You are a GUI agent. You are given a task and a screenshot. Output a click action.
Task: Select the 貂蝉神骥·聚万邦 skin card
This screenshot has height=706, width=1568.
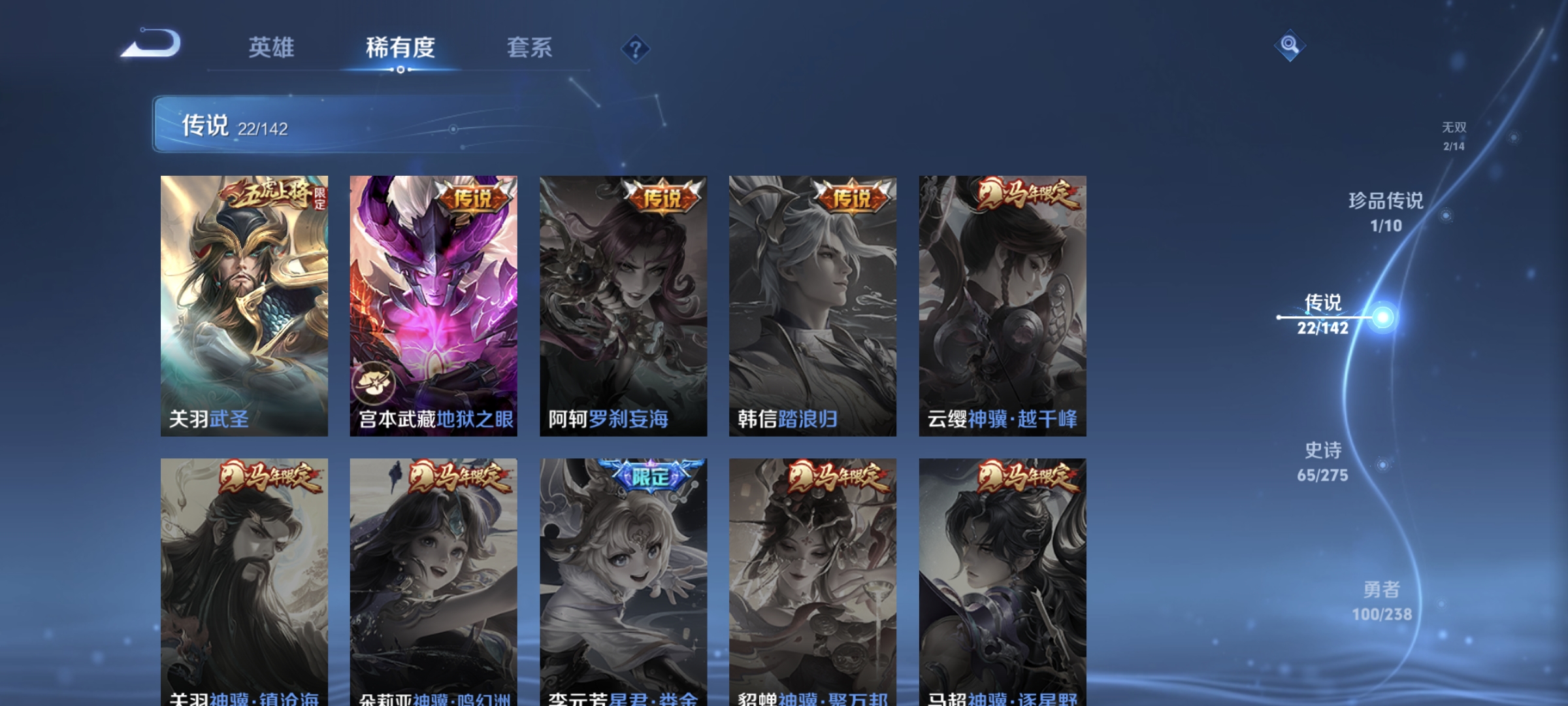[812, 575]
